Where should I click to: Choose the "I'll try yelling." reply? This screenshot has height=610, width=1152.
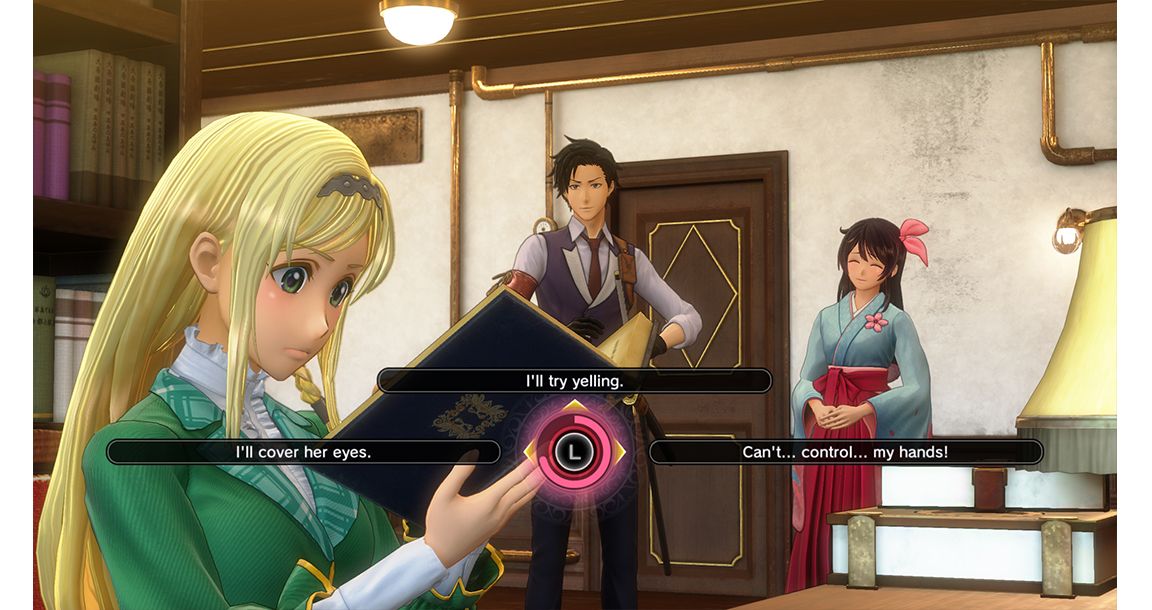(x=574, y=381)
